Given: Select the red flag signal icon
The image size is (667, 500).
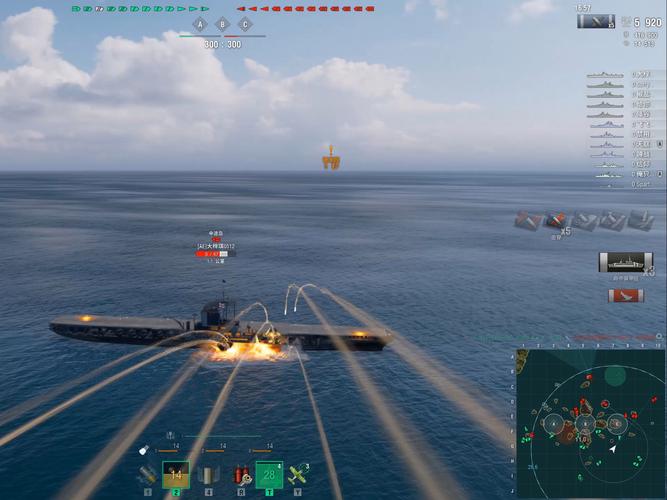Looking at the screenshot, I should (625, 295).
